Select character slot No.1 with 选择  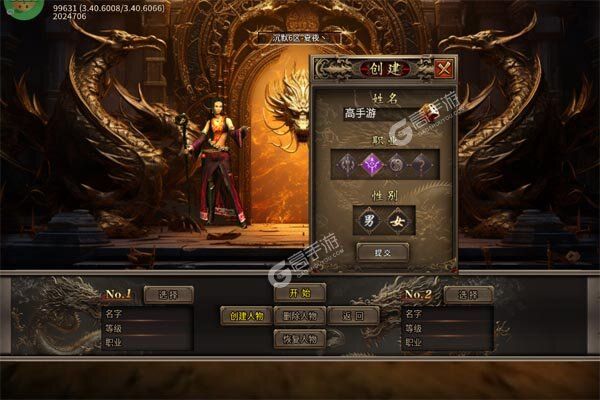tap(167, 294)
